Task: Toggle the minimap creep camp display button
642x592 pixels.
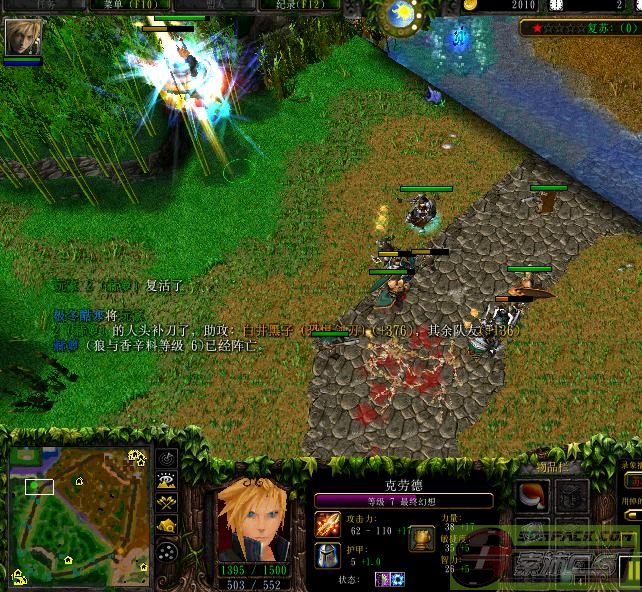Action: [x=167, y=525]
